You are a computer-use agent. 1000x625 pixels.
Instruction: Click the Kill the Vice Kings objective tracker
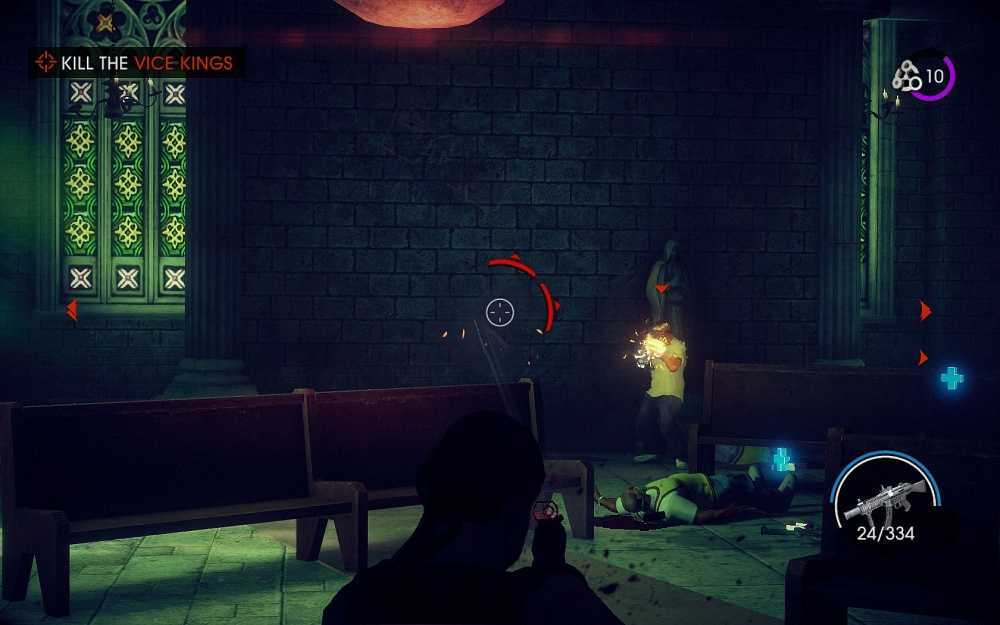pyautogui.click(x=135, y=63)
